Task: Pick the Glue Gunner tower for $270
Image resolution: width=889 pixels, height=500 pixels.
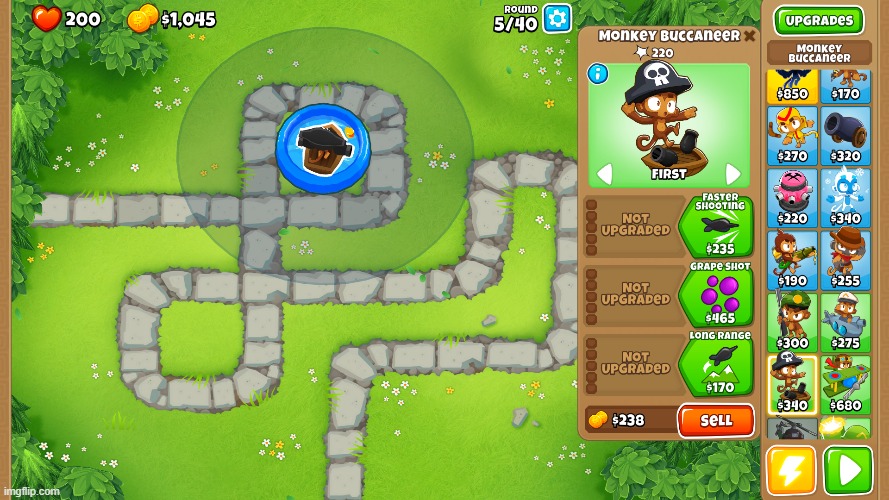Action: [x=792, y=135]
